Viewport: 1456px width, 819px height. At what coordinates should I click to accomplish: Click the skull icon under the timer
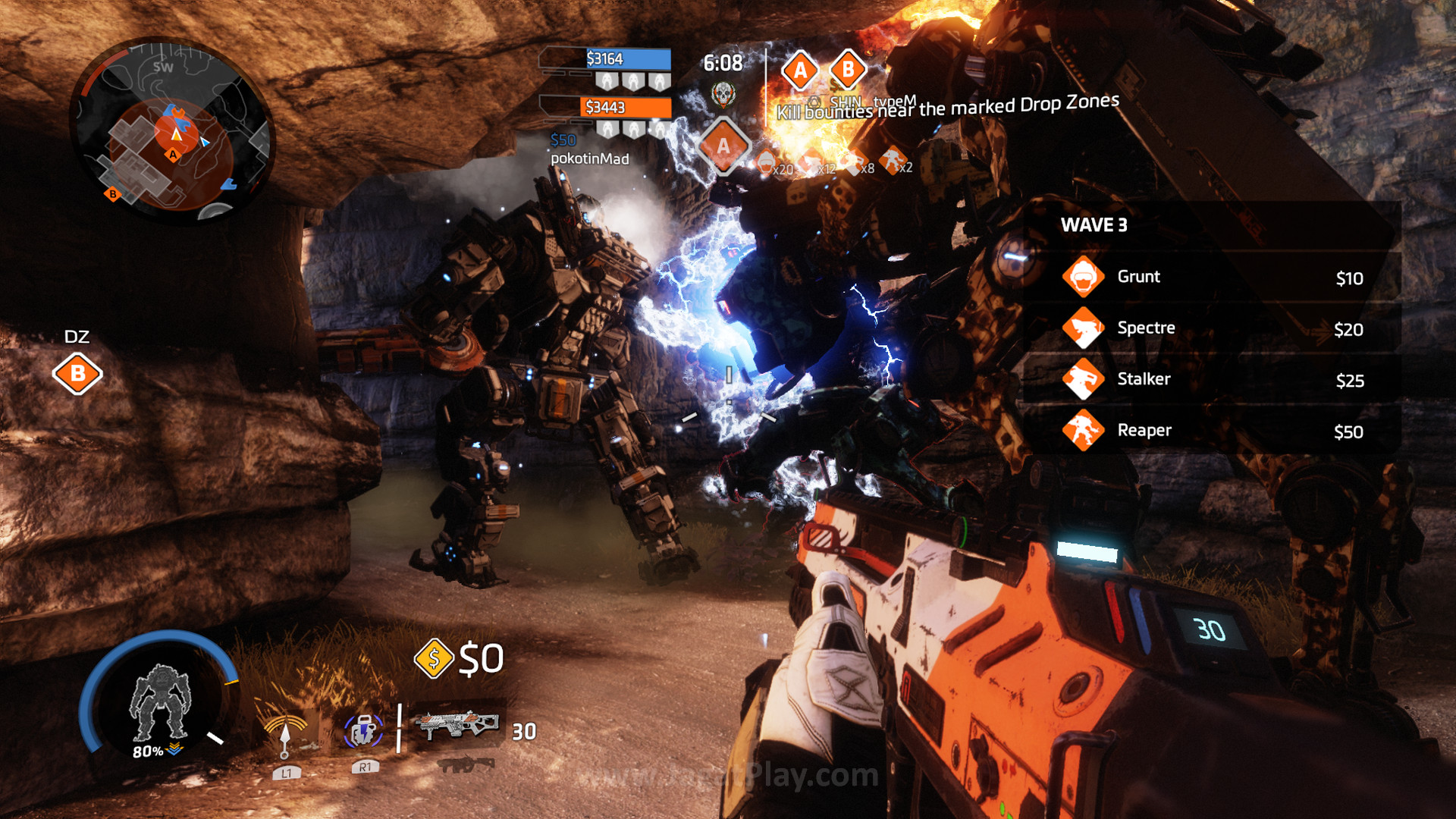(x=723, y=94)
